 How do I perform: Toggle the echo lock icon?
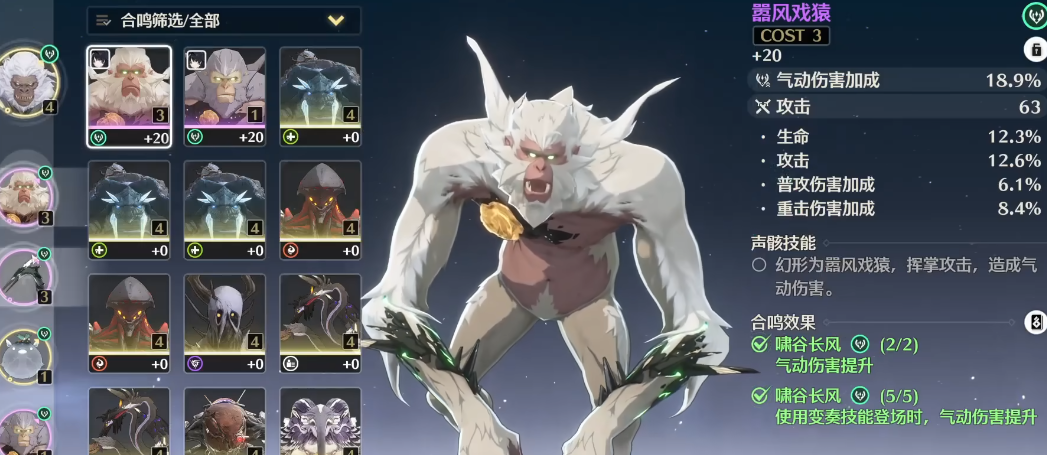tap(1034, 49)
